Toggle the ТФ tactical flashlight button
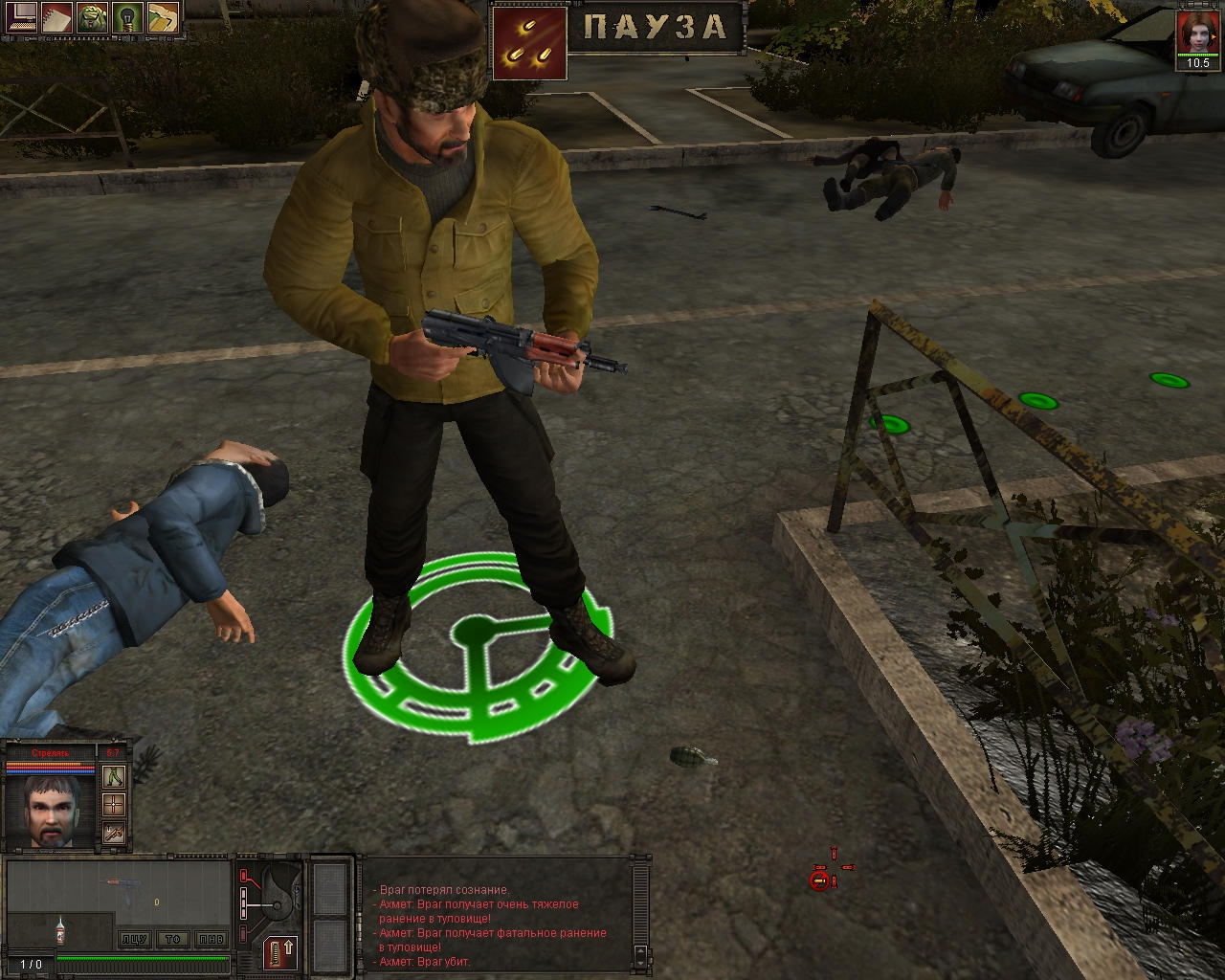 click(172, 939)
